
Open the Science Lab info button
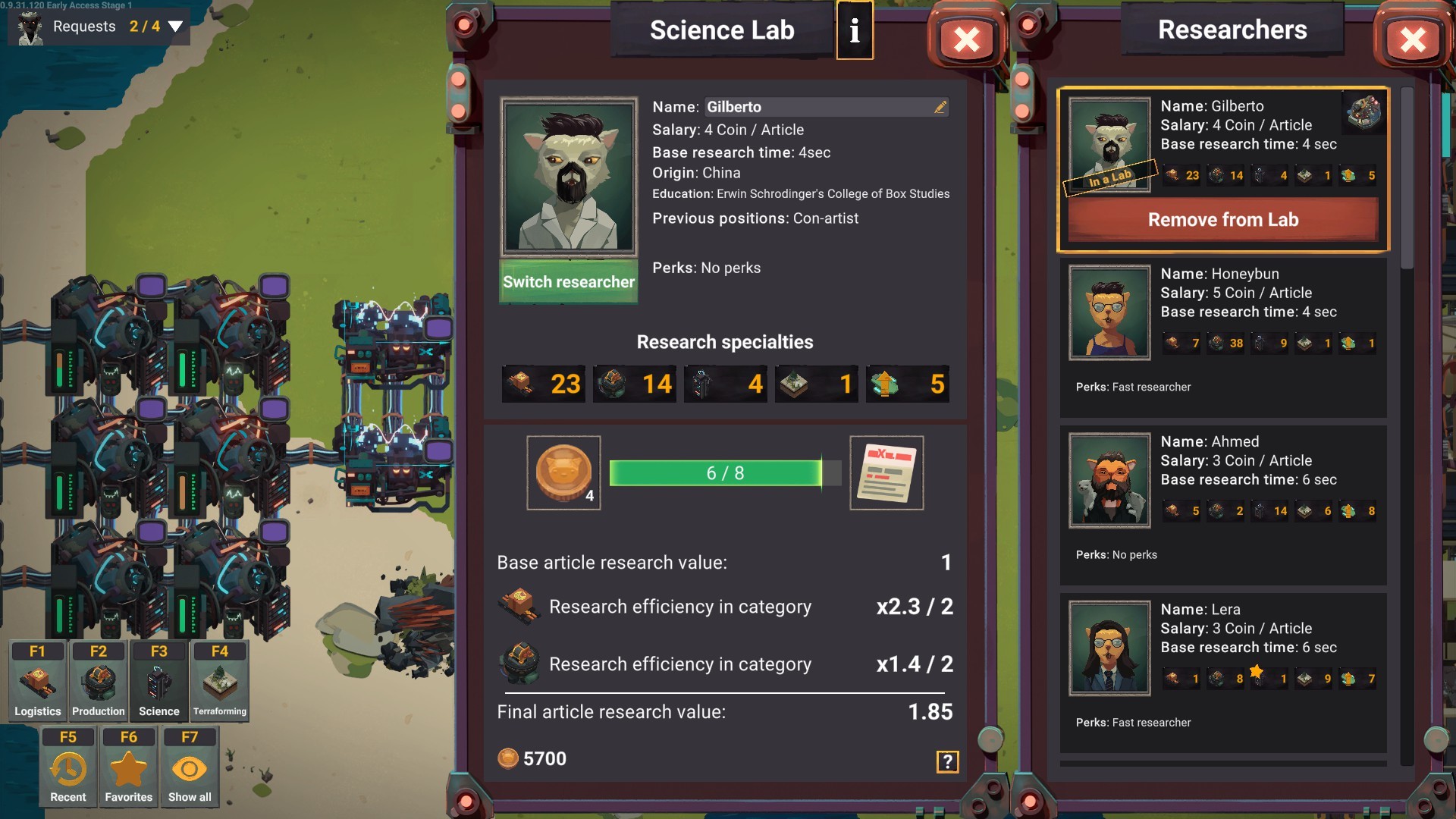point(855,30)
